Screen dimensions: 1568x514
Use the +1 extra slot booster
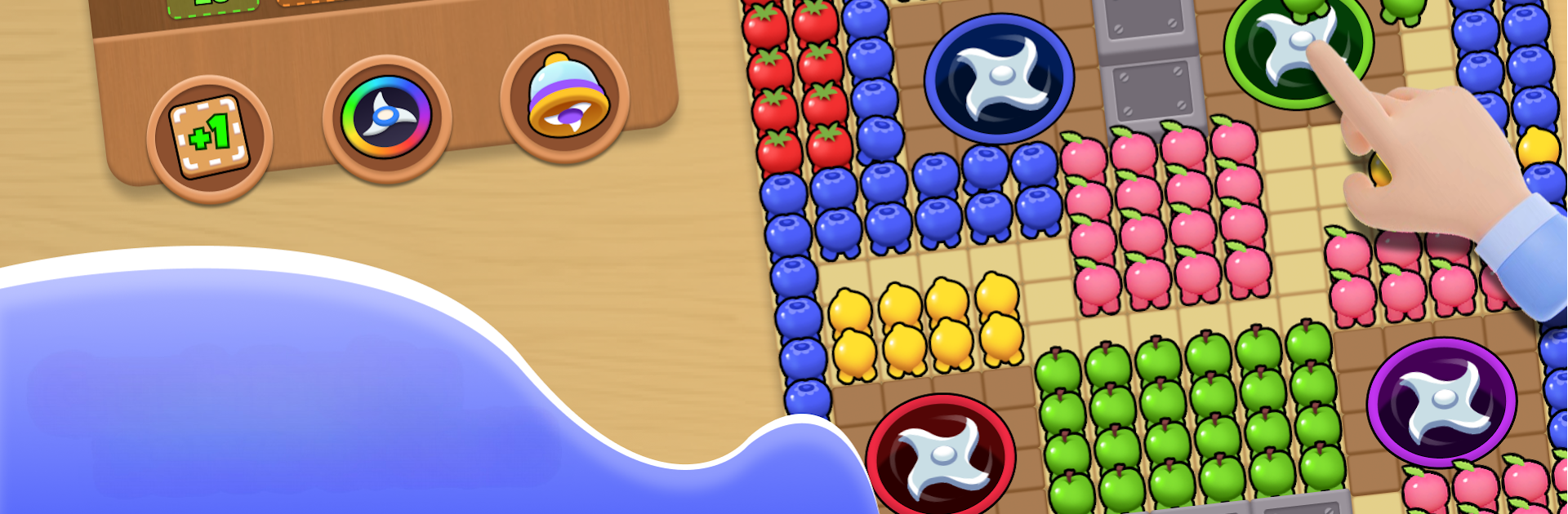[209, 138]
